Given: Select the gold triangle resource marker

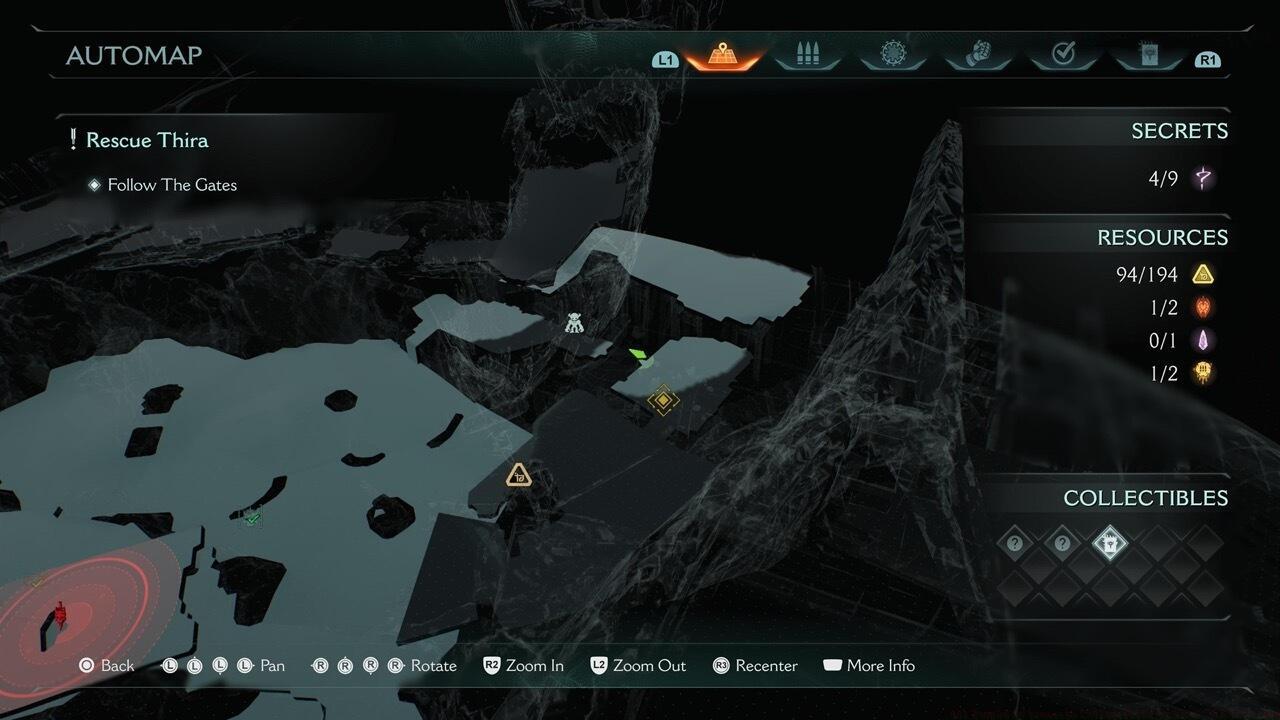Looking at the screenshot, I should [x=518, y=475].
